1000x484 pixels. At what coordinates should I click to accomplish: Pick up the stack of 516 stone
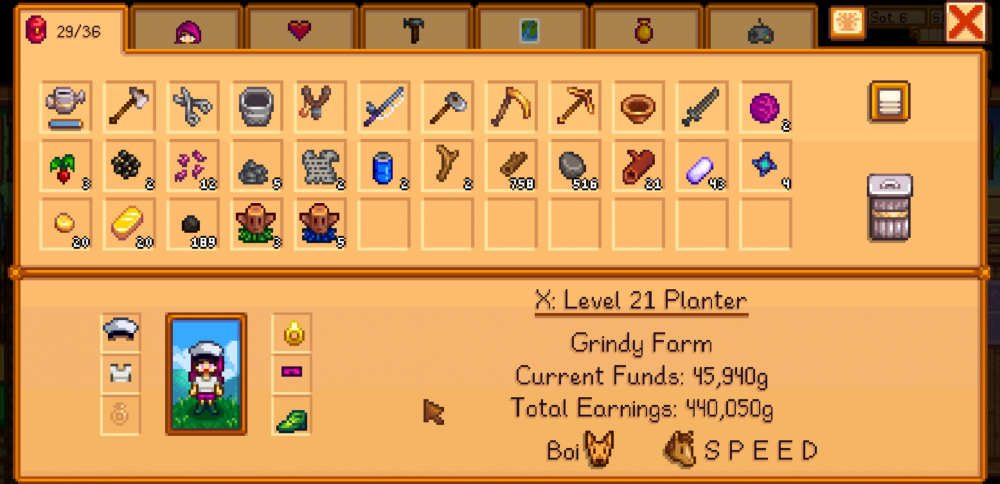577,165
